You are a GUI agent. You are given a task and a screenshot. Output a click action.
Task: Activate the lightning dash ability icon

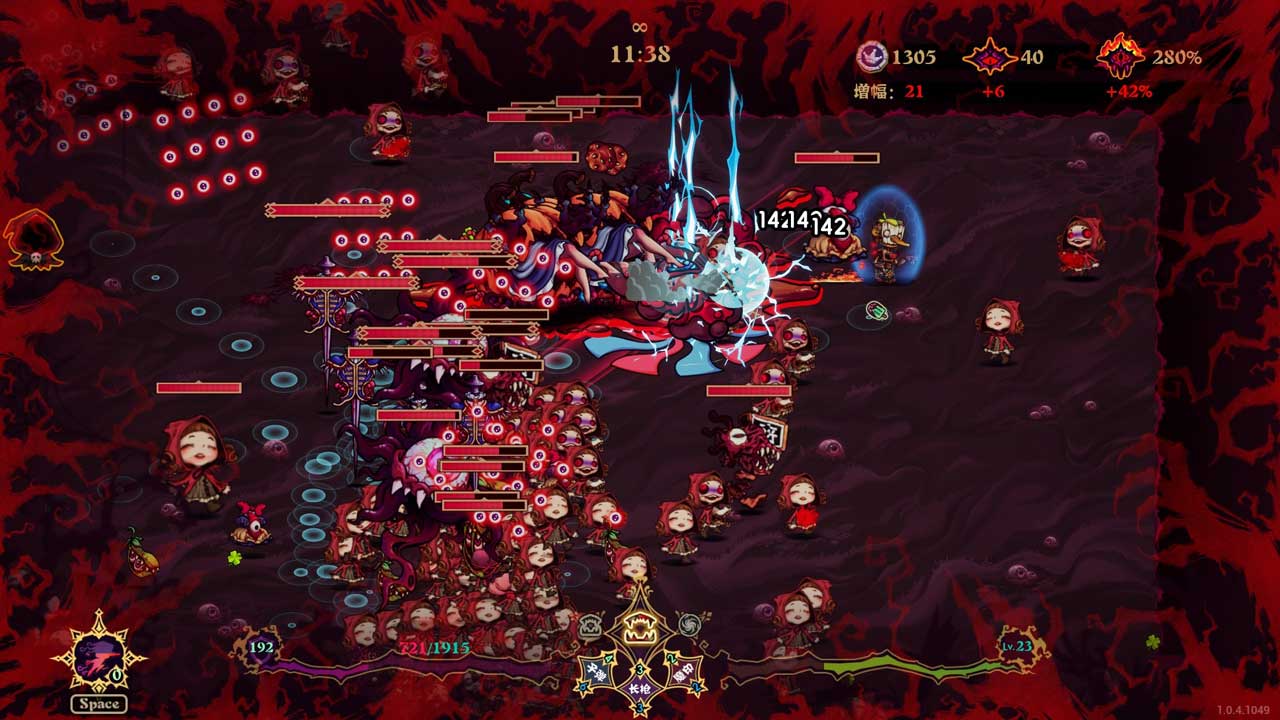tap(98, 657)
